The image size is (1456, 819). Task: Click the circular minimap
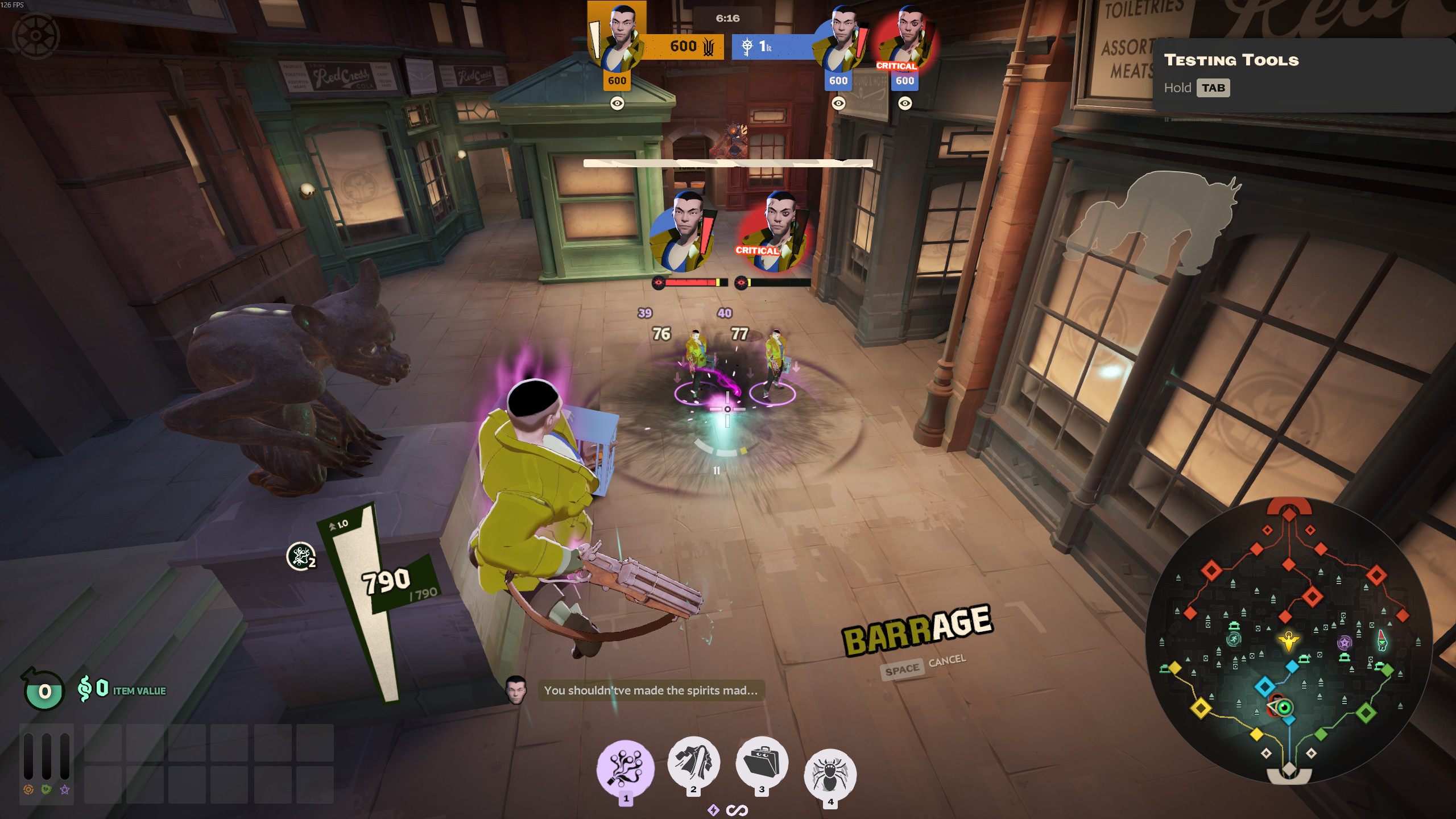point(1288,641)
